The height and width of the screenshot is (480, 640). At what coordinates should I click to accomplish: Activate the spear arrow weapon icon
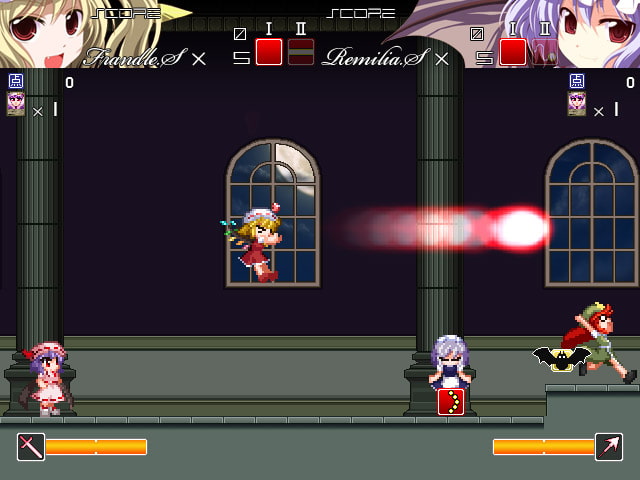pos(608,446)
